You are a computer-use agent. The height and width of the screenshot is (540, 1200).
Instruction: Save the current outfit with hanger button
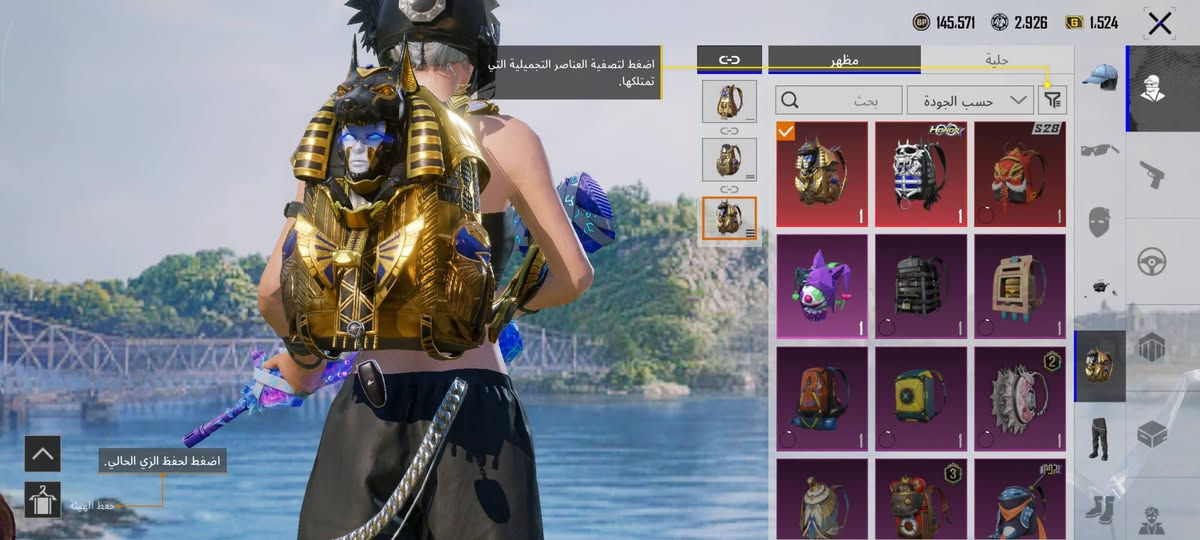pyautogui.click(x=43, y=499)
